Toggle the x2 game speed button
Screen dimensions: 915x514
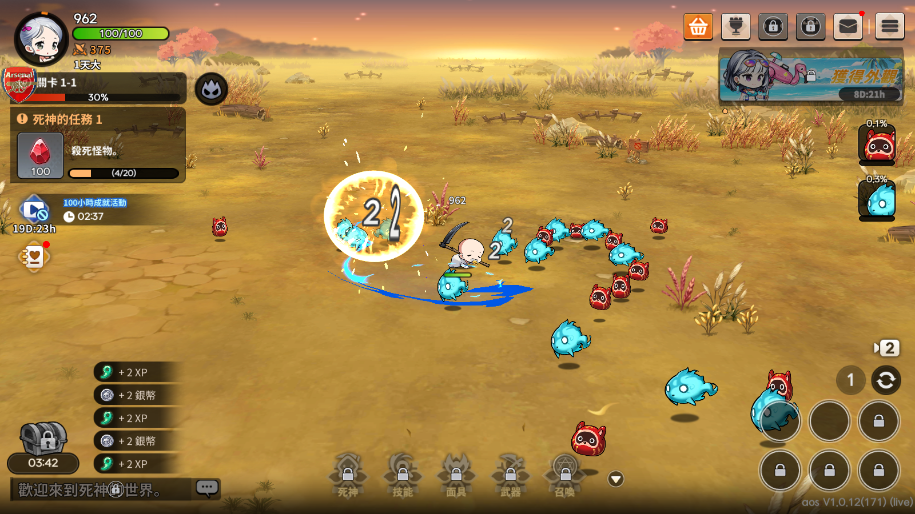[887, 348]
